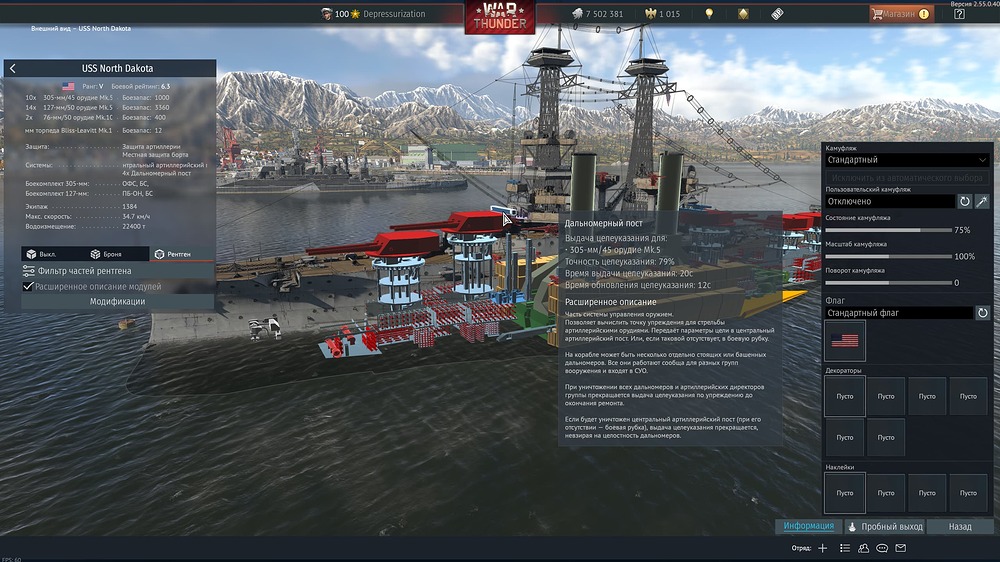Add a squad member with the plus icon
Screen dimensions: 1000x562
(x=822, y=548)
